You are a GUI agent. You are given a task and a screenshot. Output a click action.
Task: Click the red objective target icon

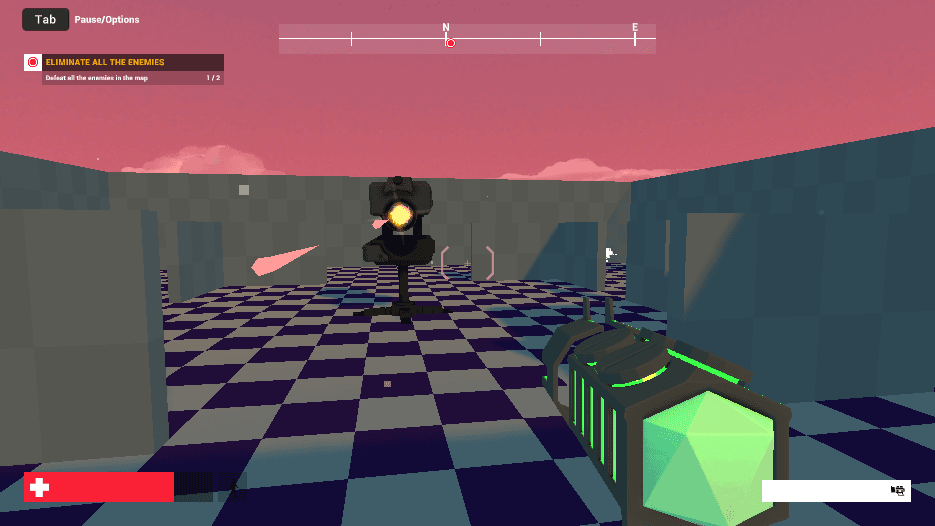point(33,62)
